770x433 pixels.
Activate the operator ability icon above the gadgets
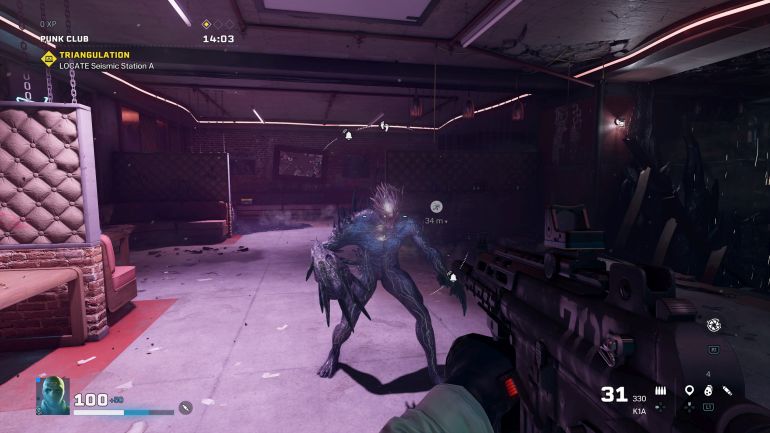point(713,325)
